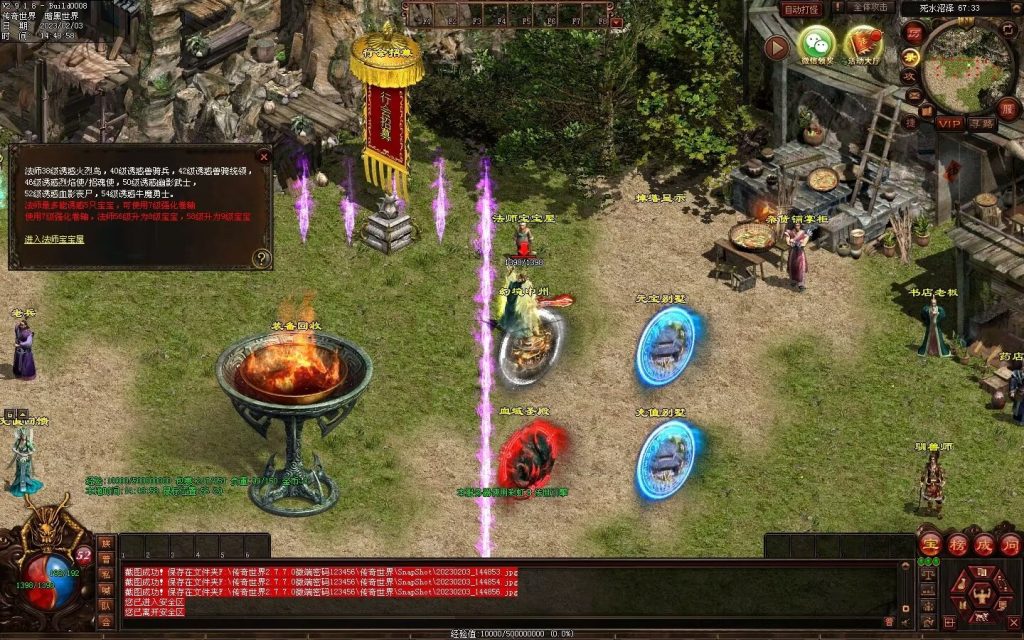
Task: Open the 微信领奖 WeChat reward icon
Action: [x=816, y=44]
